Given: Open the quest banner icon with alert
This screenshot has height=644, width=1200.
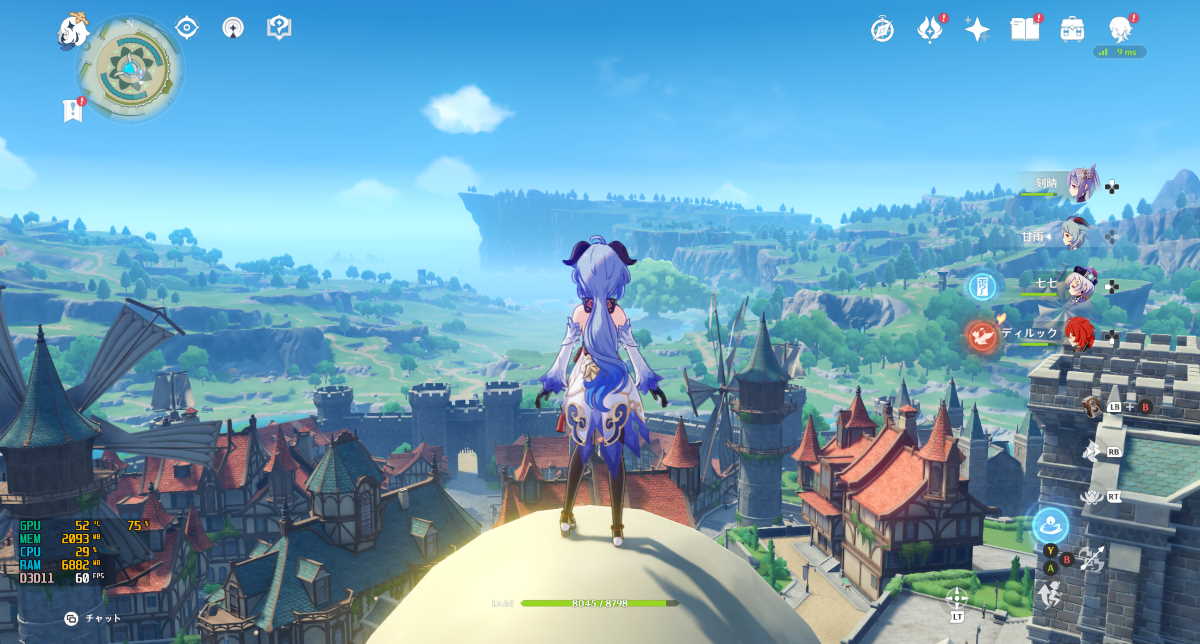Looking at the screenshot, I should tap(73, 110).
